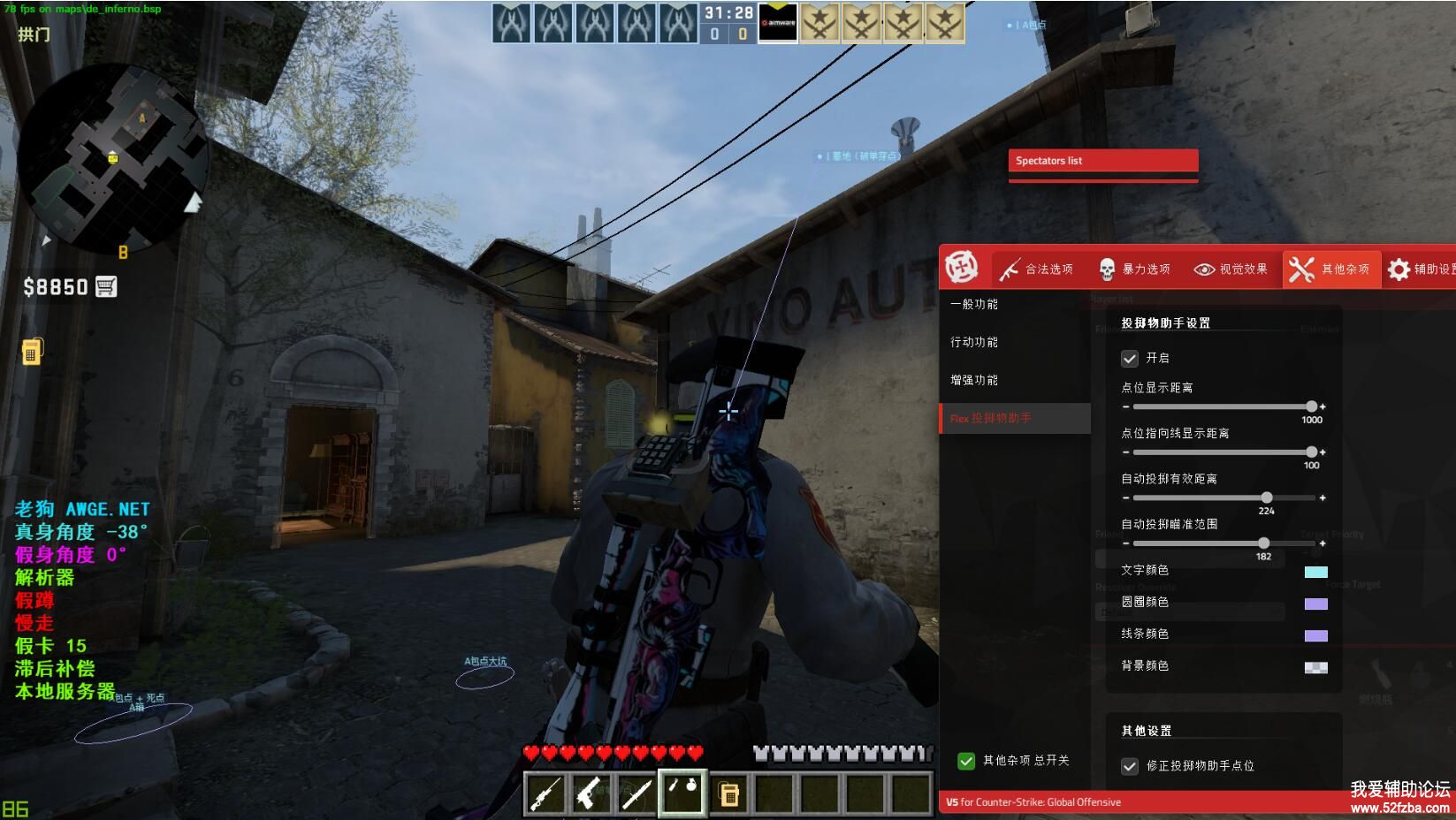Uncheck 修正投掷物助手点位

pos(1130,766)
